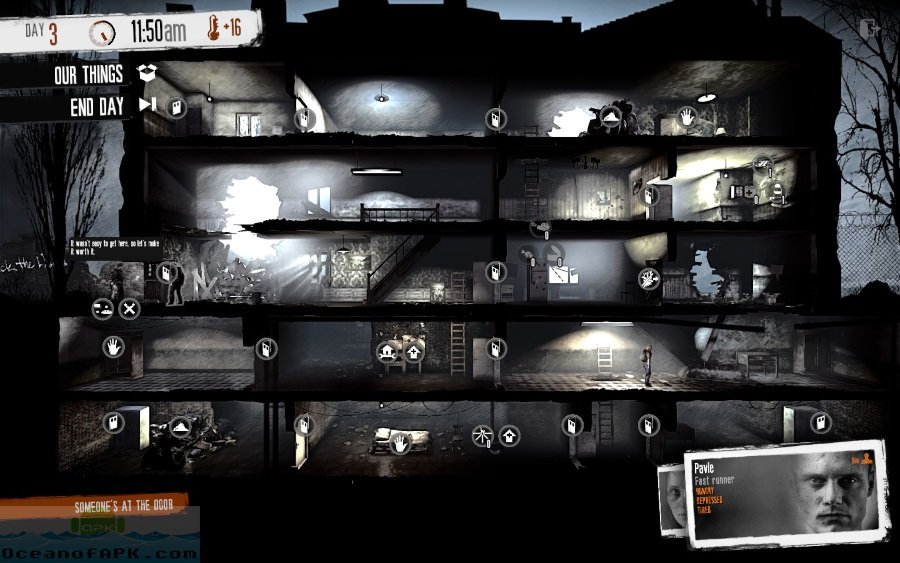900x563 pixels.
Task: Cancel the action with the X icon
Action: (130, 308)
